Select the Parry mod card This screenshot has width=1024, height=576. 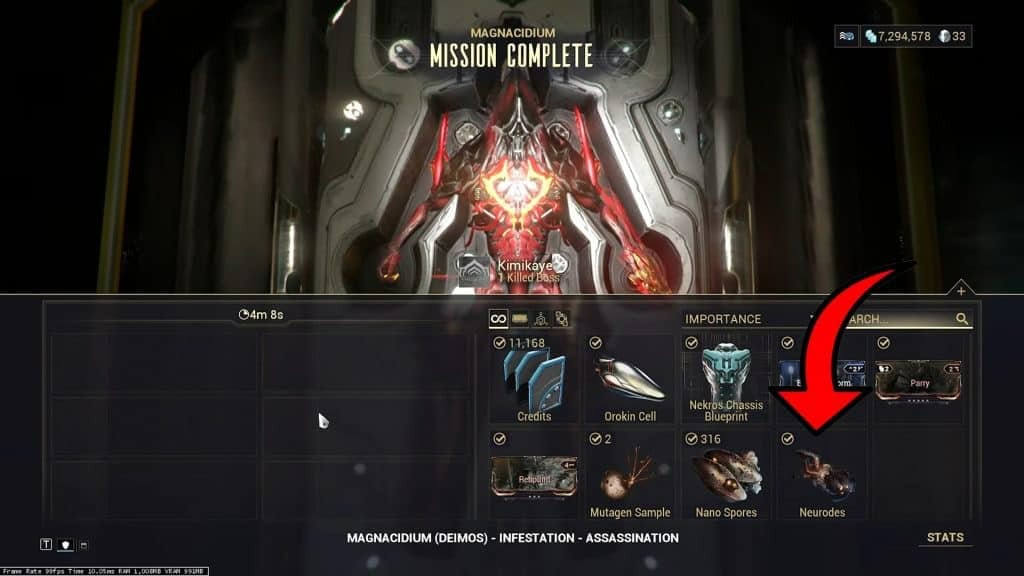(x=917, y=381)
